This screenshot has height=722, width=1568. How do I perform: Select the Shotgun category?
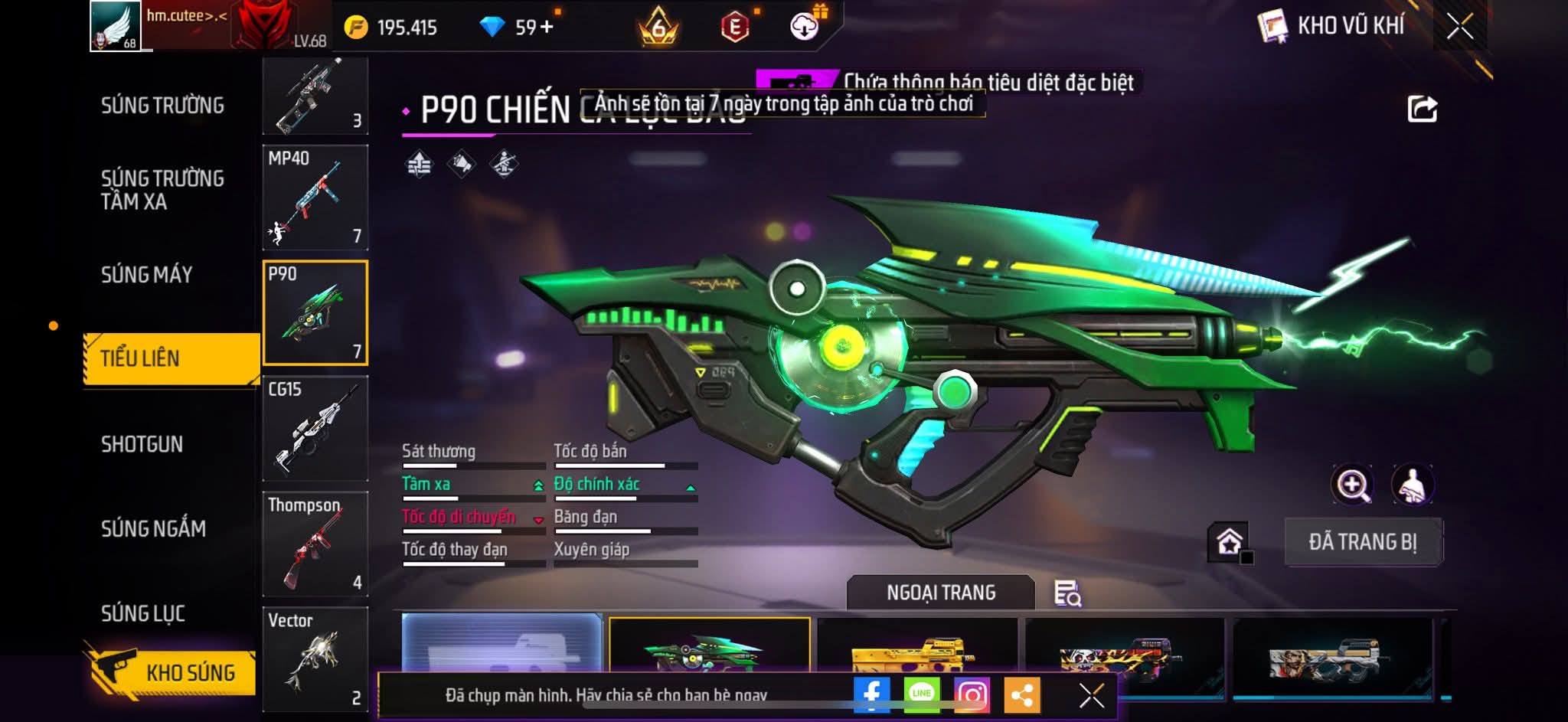142,445
